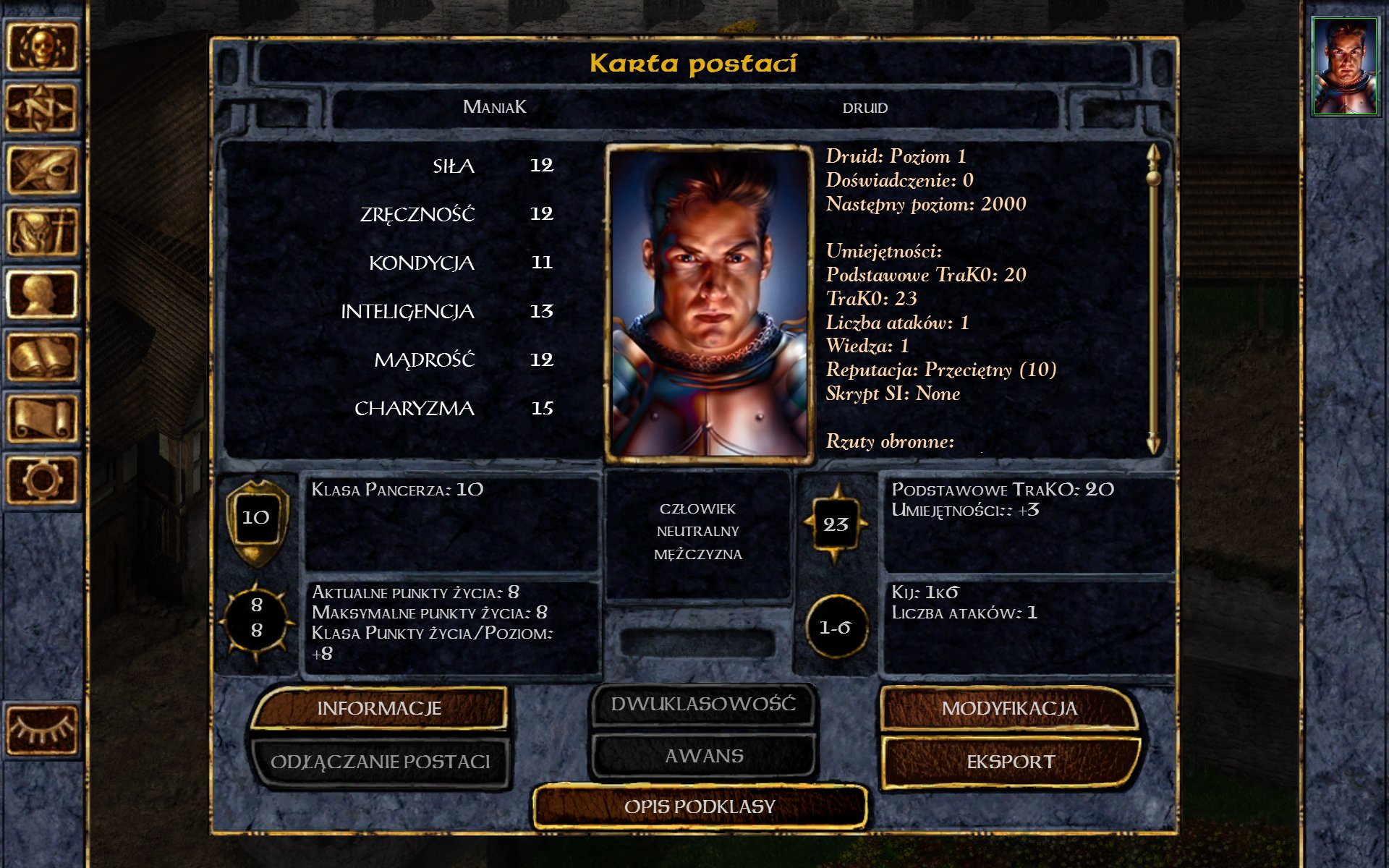
Task: Click the head silhouette character record icon
Action: (x=42, y=294)
